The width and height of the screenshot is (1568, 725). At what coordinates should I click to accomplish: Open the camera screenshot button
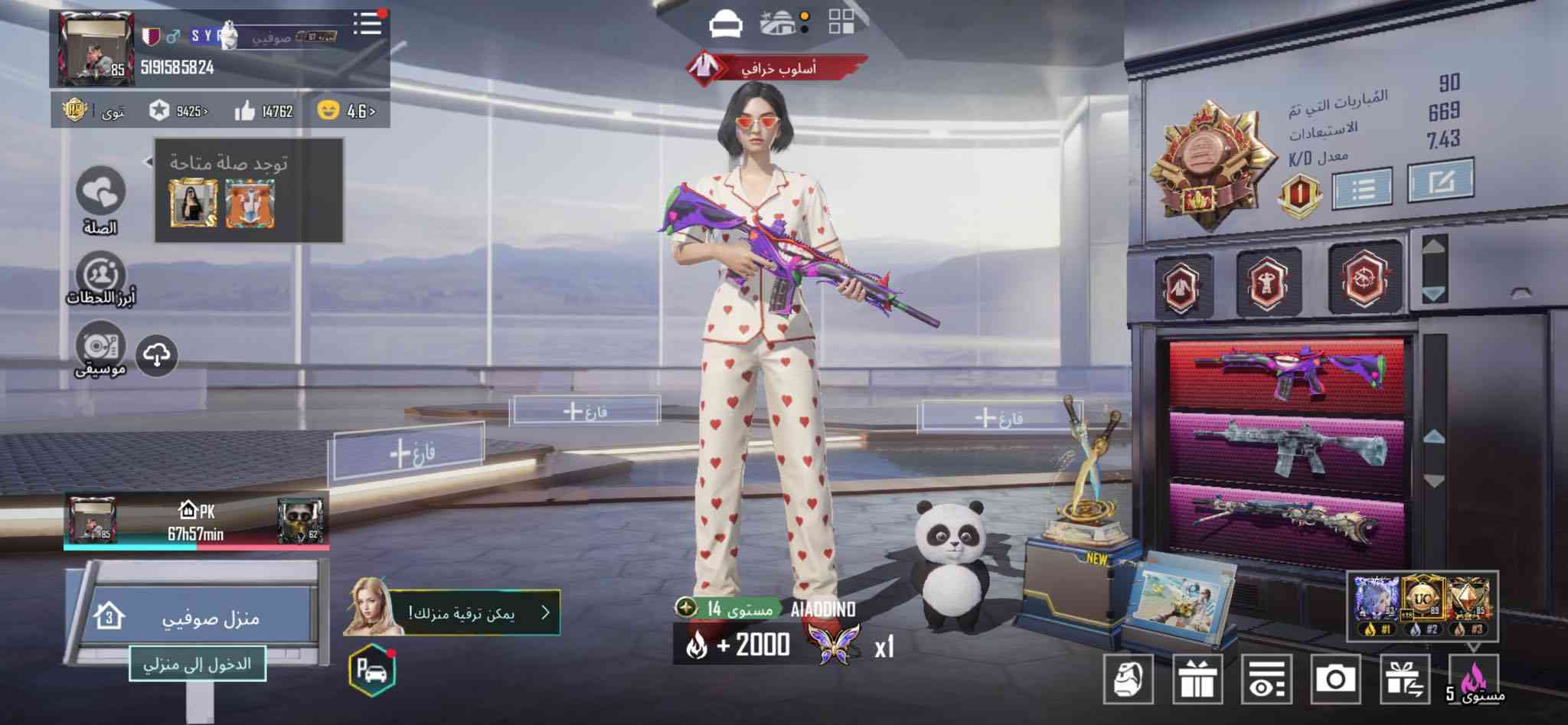tap(1335, 679)
